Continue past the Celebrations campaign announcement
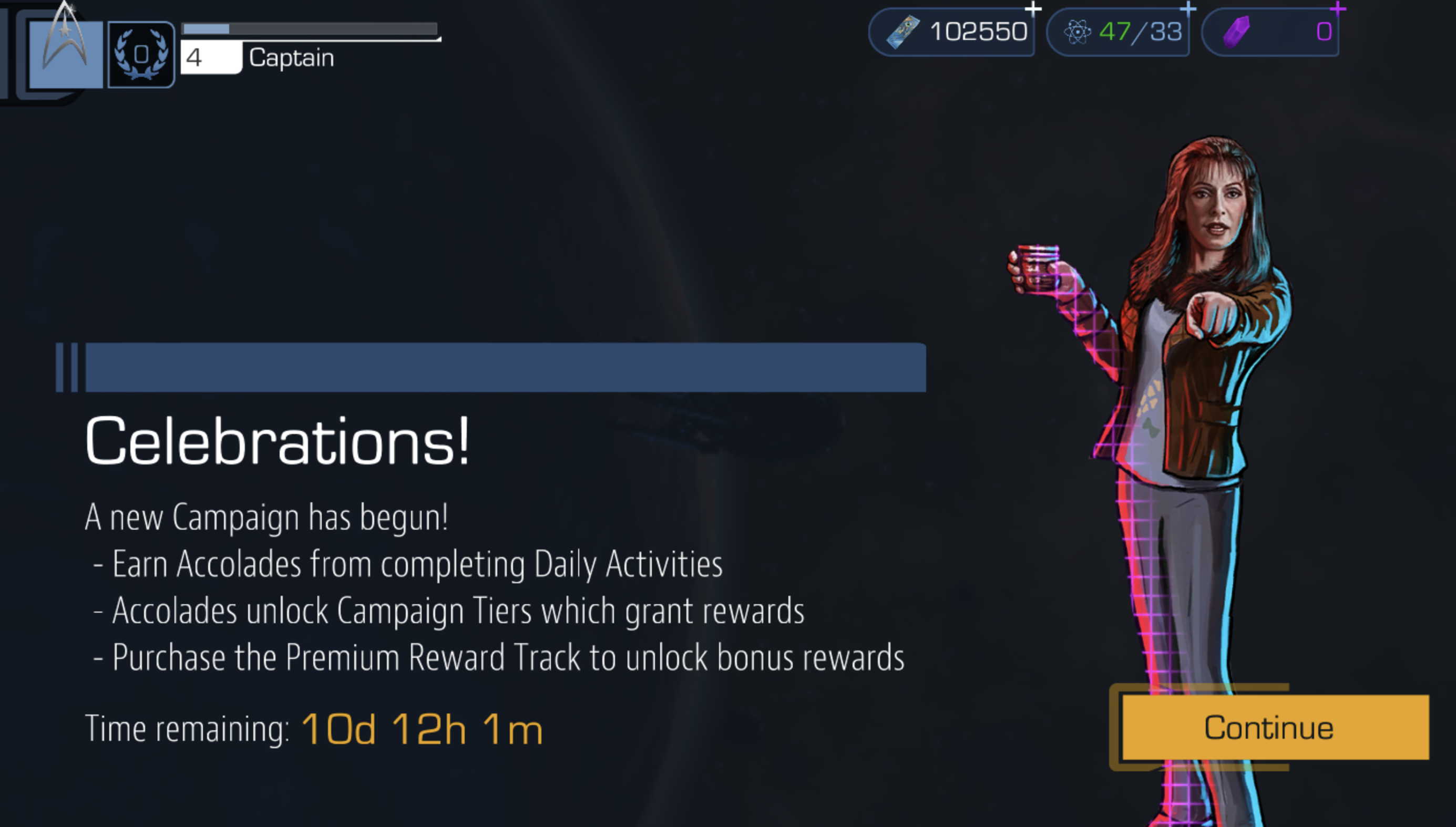The height and width of the screenshot is (827, 1456). (x=1274, y=727)
